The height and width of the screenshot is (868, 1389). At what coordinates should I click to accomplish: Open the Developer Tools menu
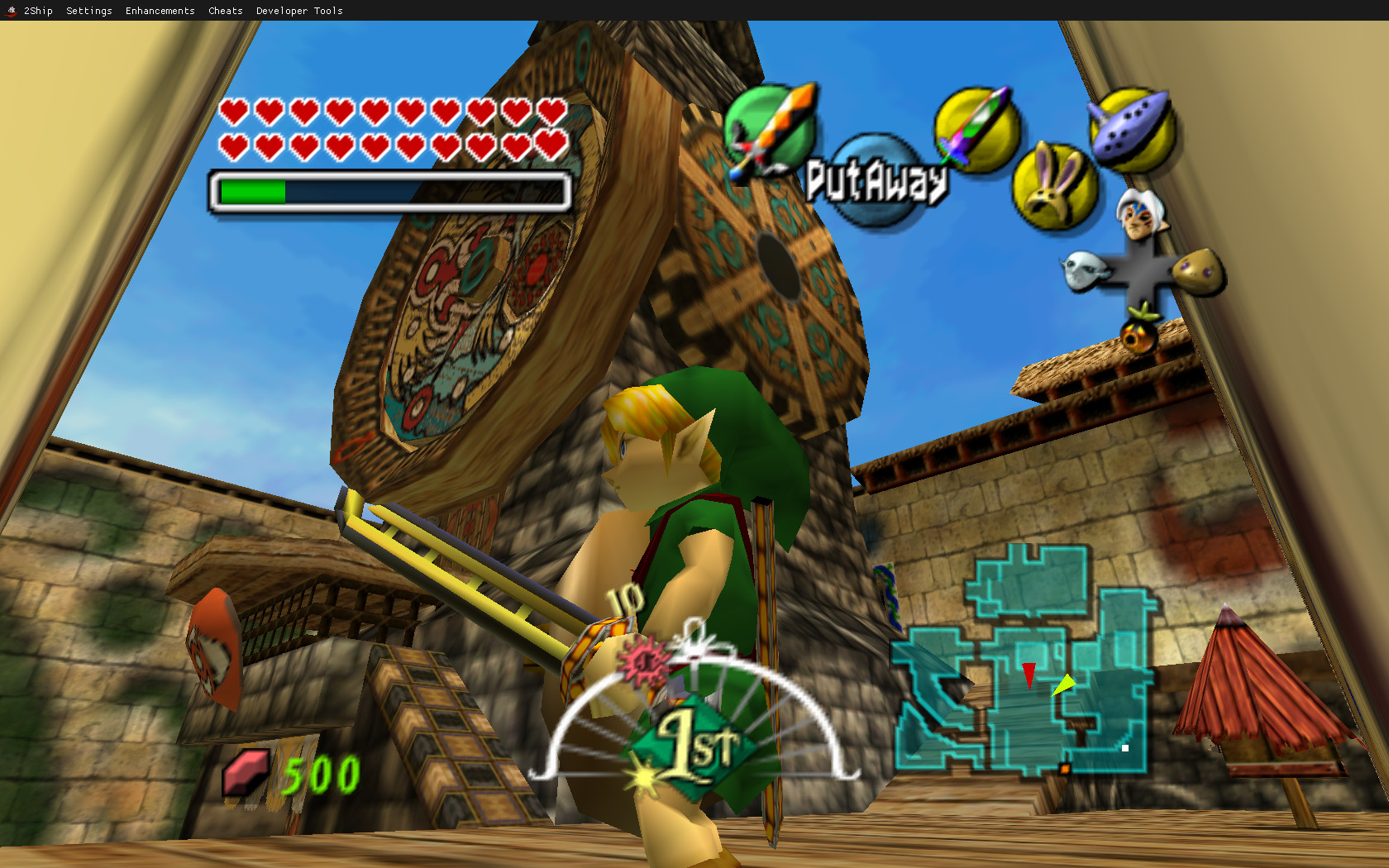click(x=299, y=11)
